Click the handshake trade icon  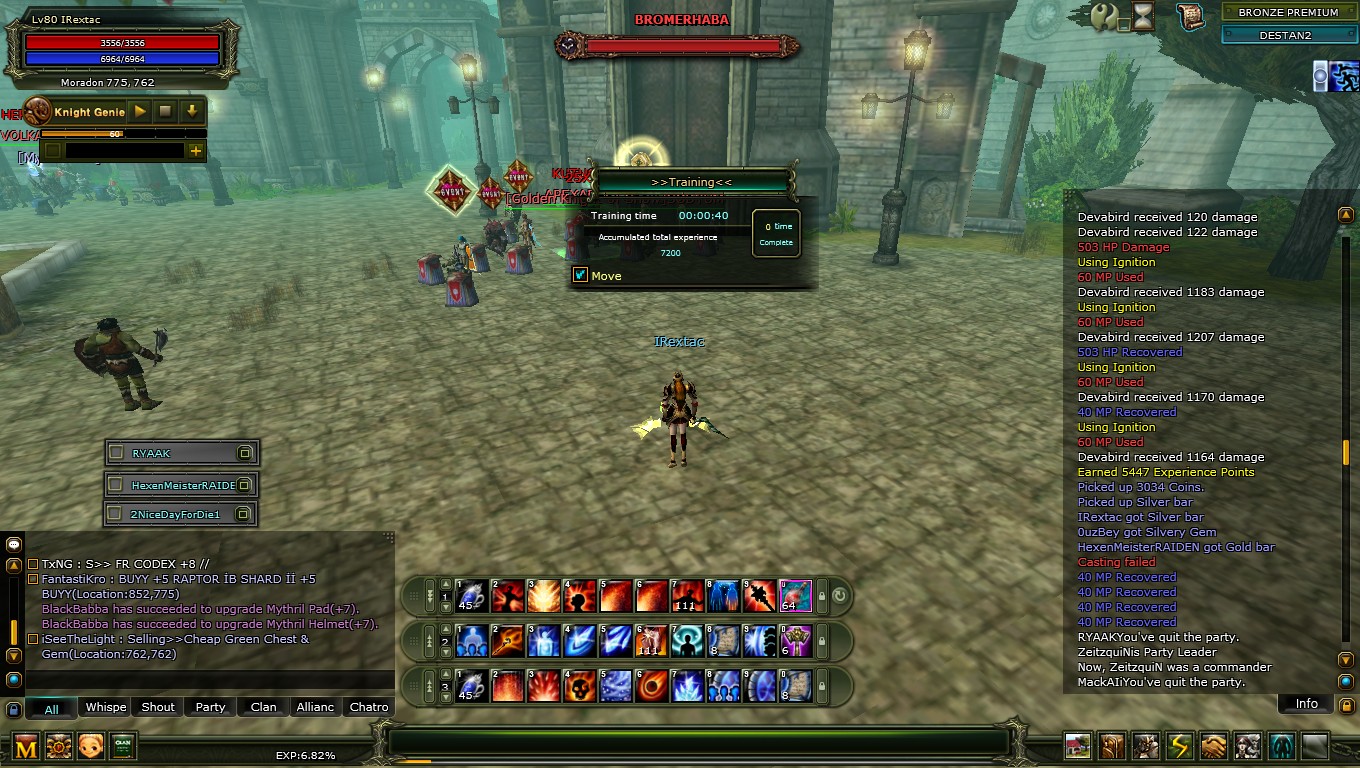[x=1214, y=746]
